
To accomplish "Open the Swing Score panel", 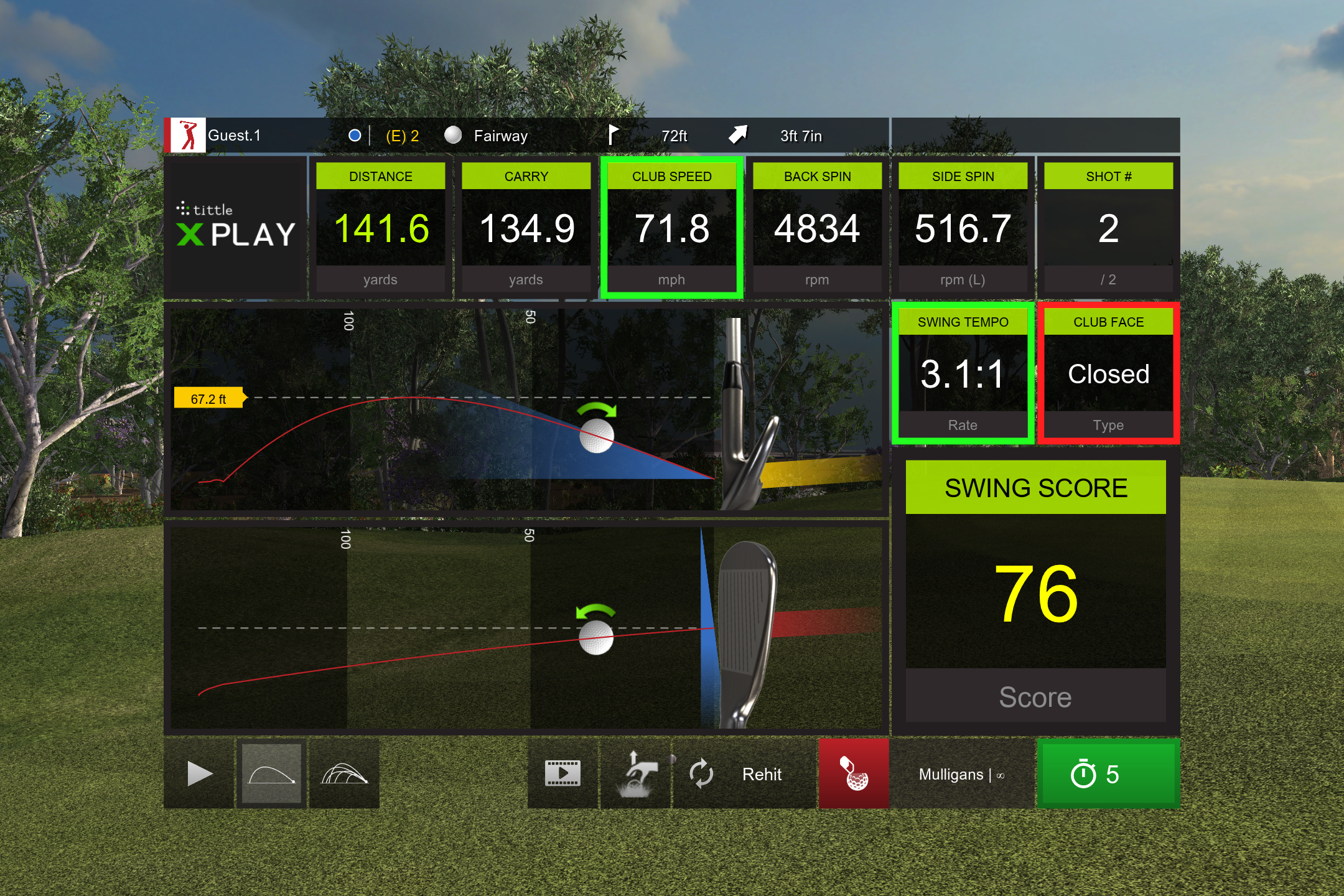I will point(1035,591).
